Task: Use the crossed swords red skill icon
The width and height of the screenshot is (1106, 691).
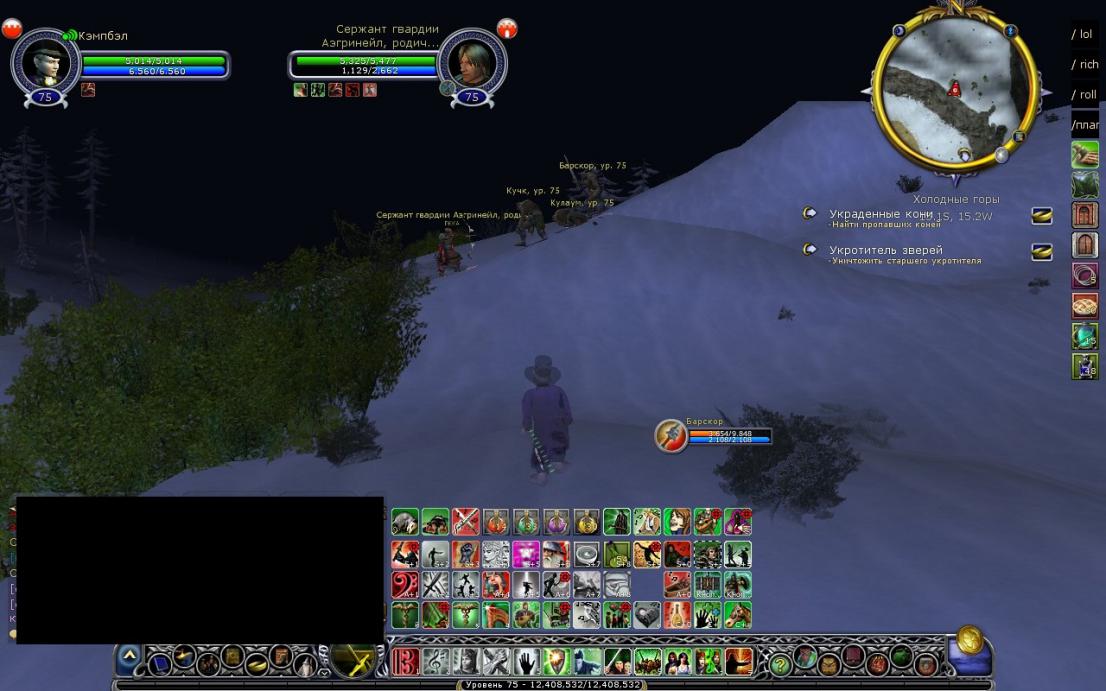Action: point(466,521)
